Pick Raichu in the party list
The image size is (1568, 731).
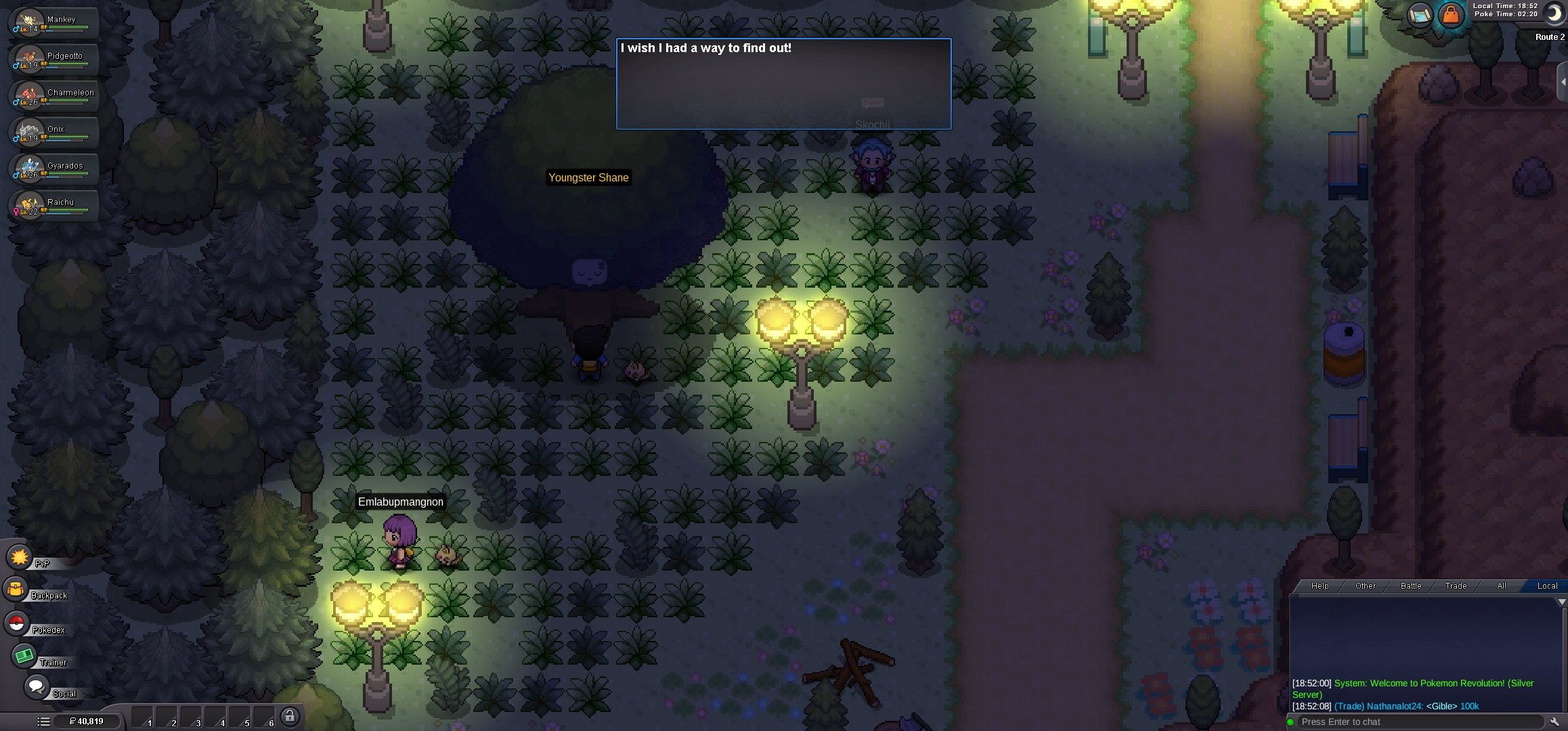[54, 206]
